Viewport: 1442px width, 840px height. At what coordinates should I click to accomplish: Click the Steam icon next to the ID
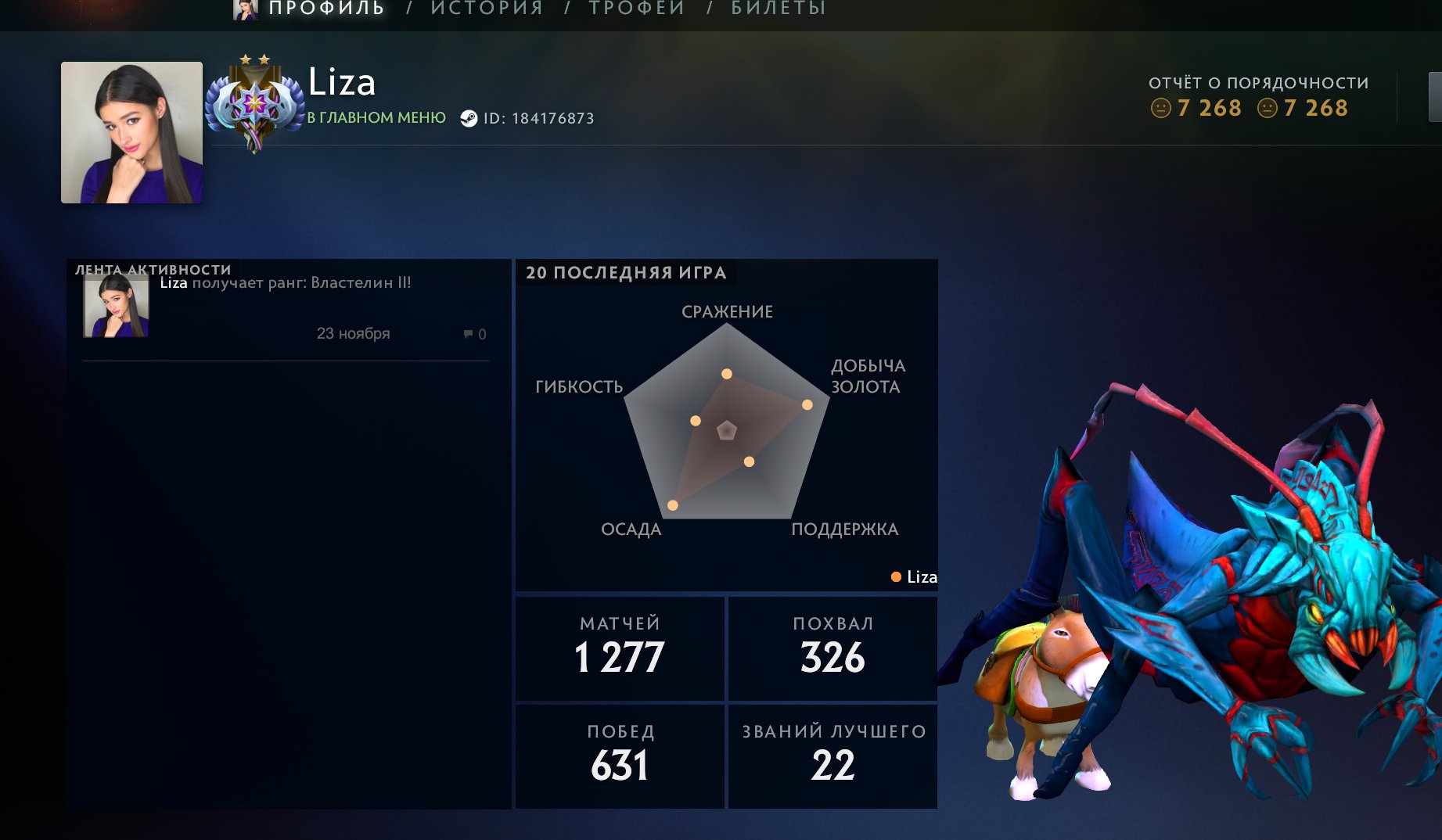470,119
